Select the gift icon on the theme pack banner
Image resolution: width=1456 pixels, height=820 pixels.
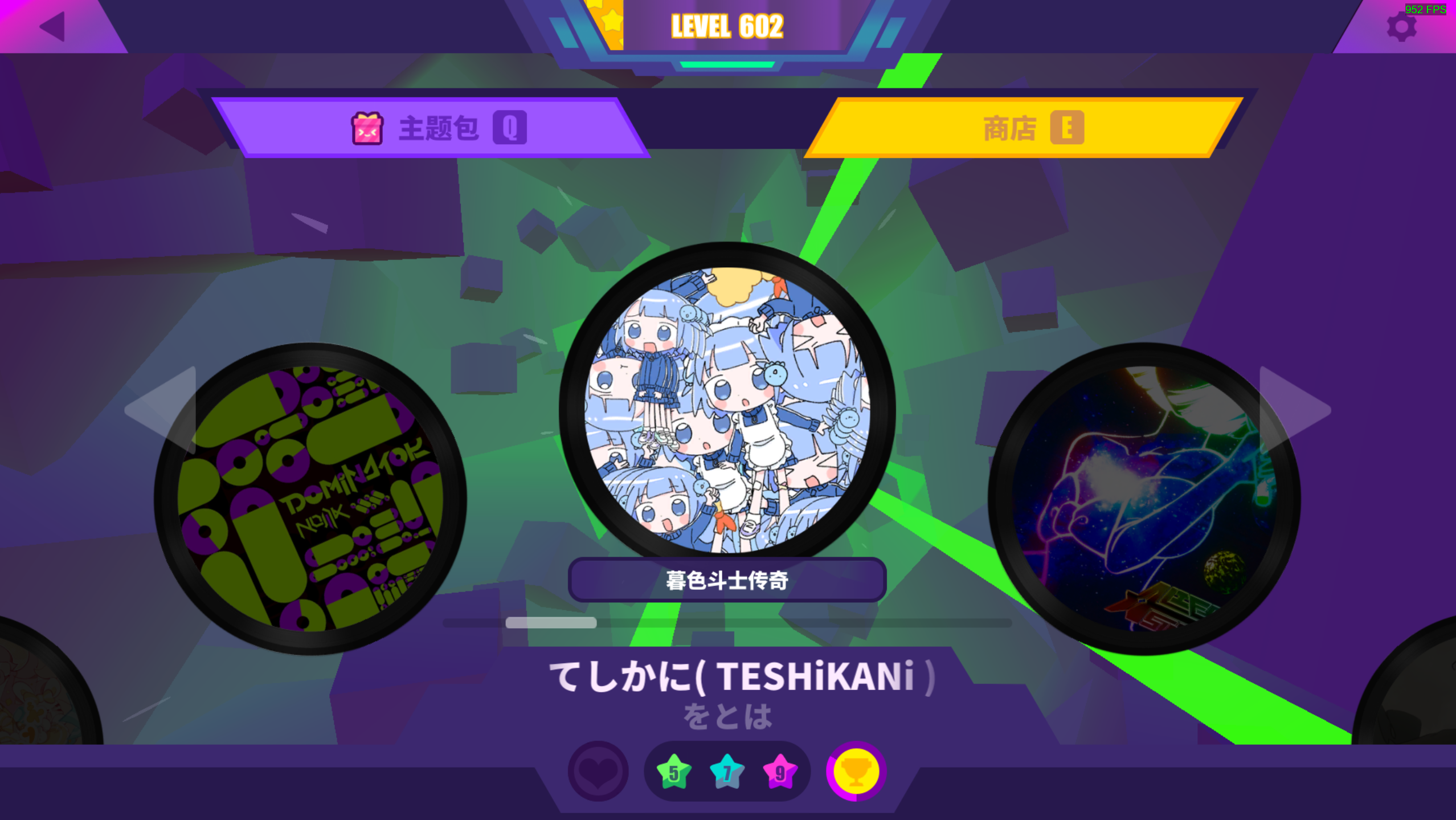(367, 129)
